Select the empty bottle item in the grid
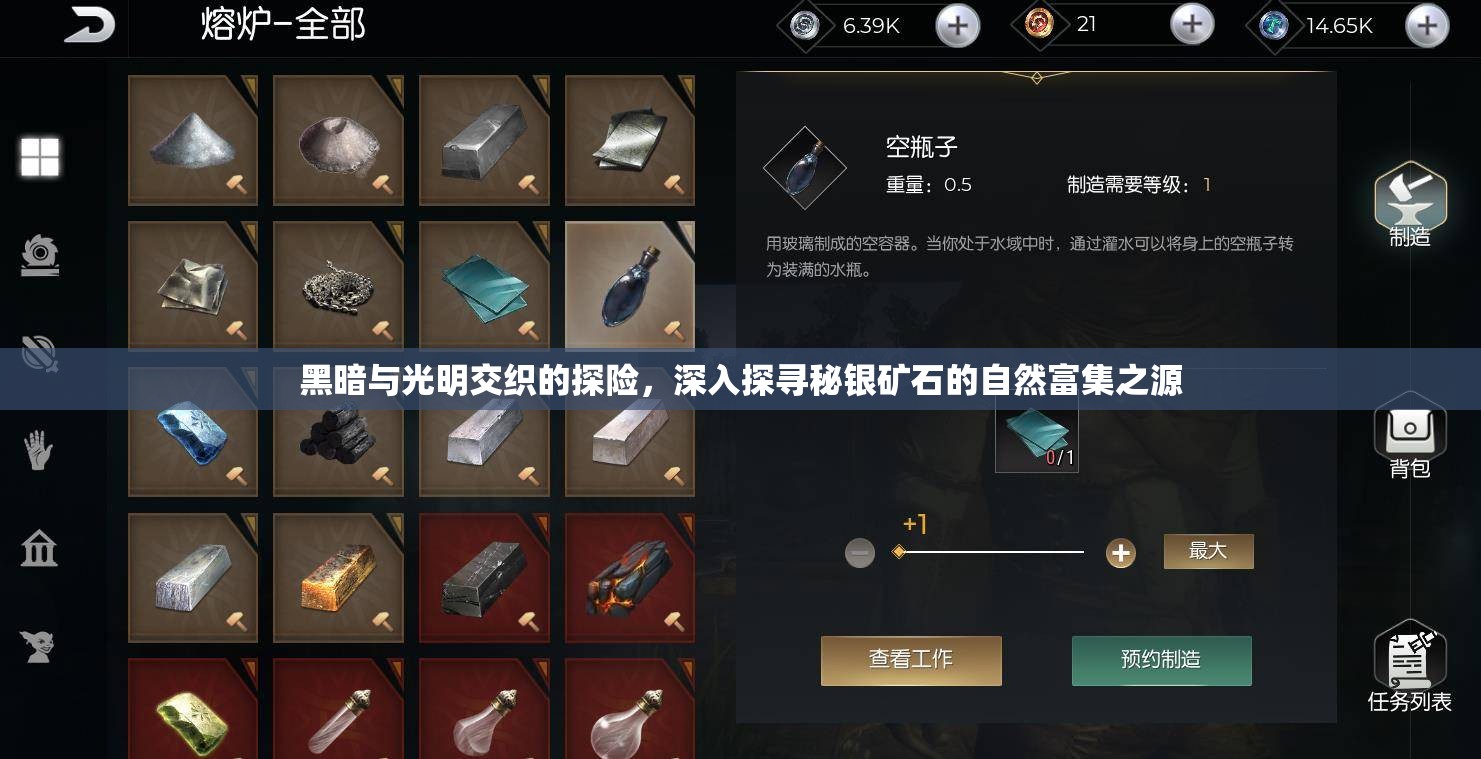The height and width of the screenshot is (759, 1481). coord(629,286)
